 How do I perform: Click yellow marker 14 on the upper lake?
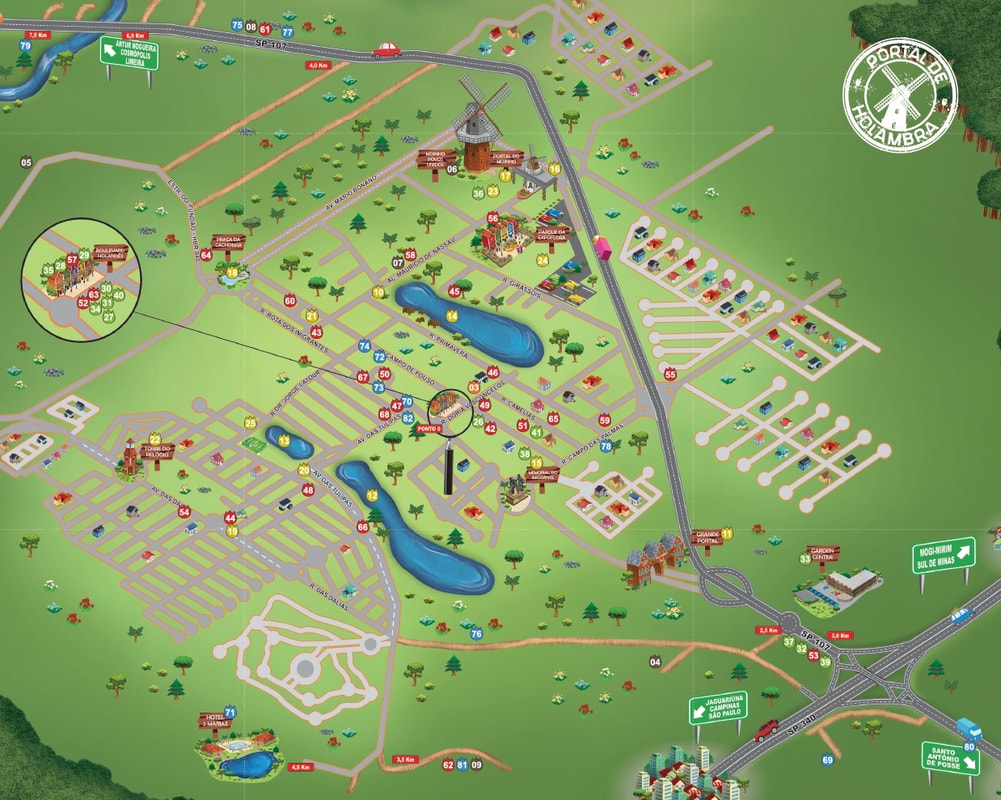(x=452, y=316)
